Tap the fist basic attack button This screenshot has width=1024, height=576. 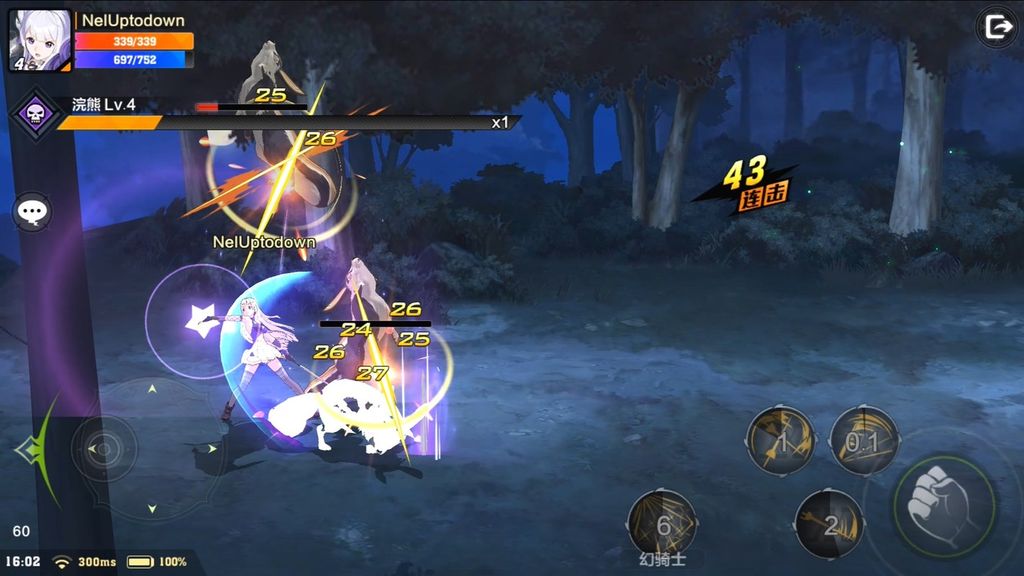(942, 499)
